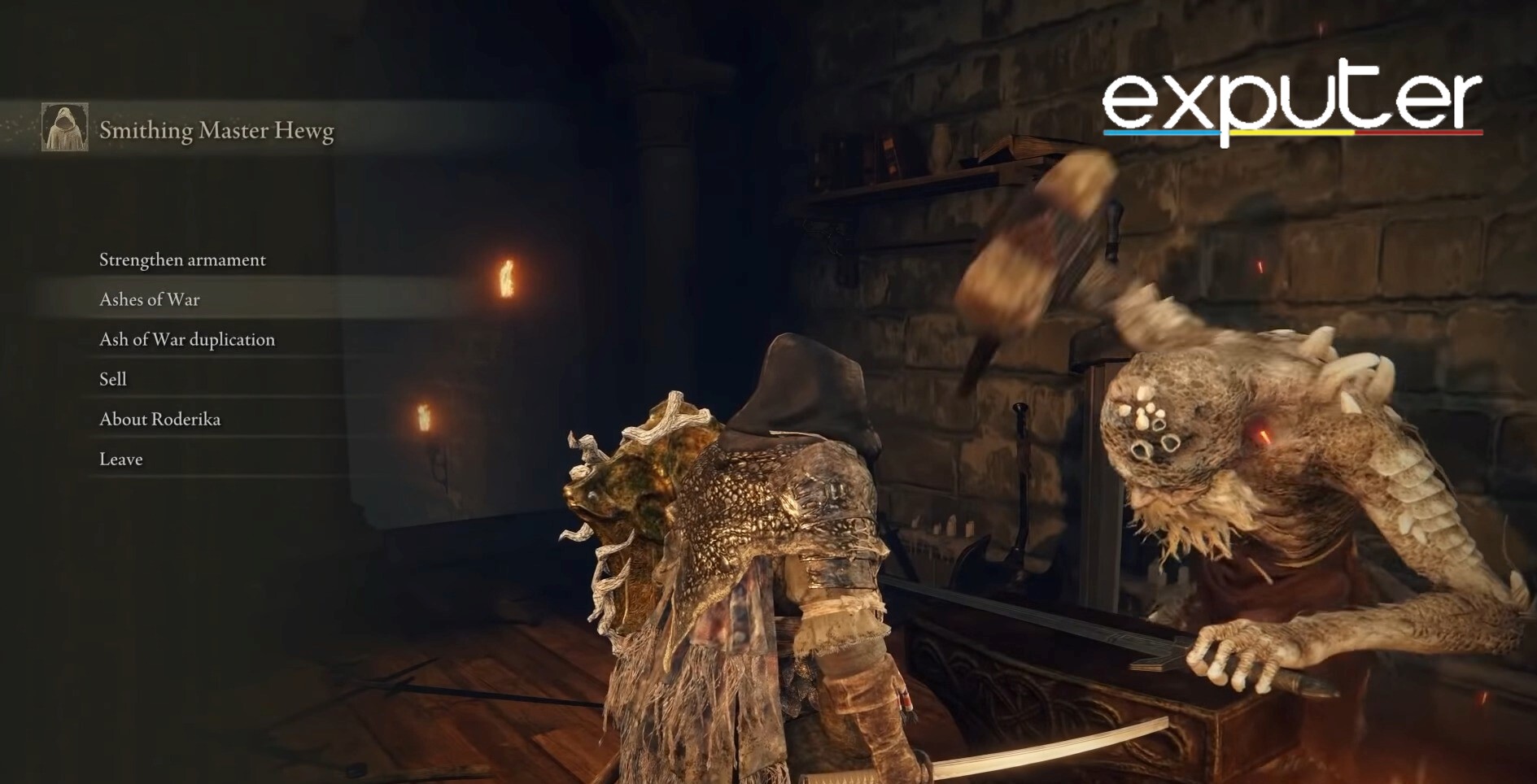This screenshot has width=1537, height=784.
Task: Open Ash of War duplication
Action: coord(187,339)
